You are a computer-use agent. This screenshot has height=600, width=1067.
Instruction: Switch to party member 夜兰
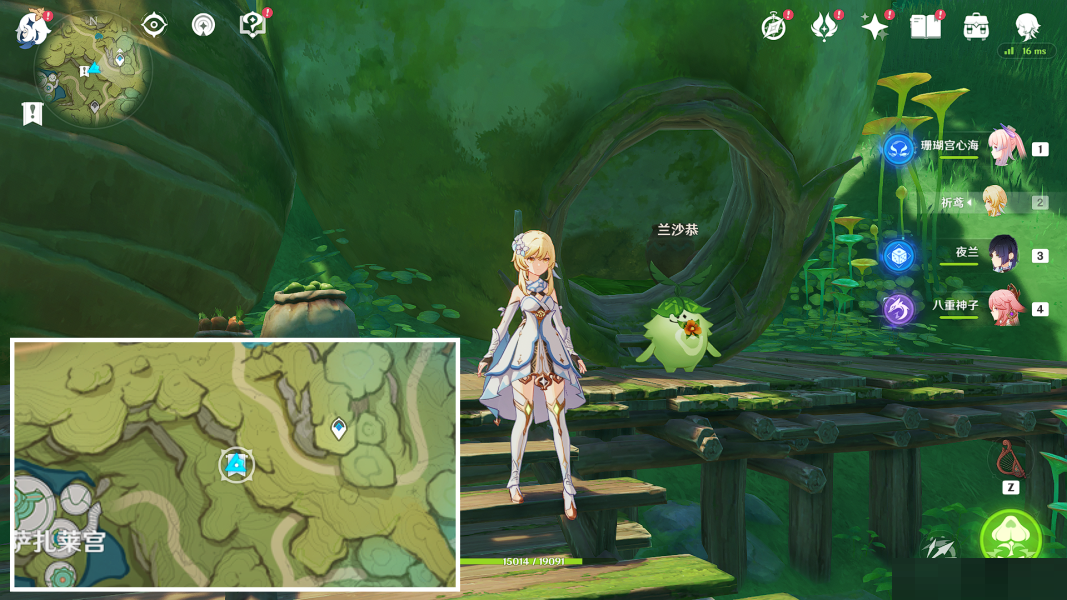click(1003, 255)
